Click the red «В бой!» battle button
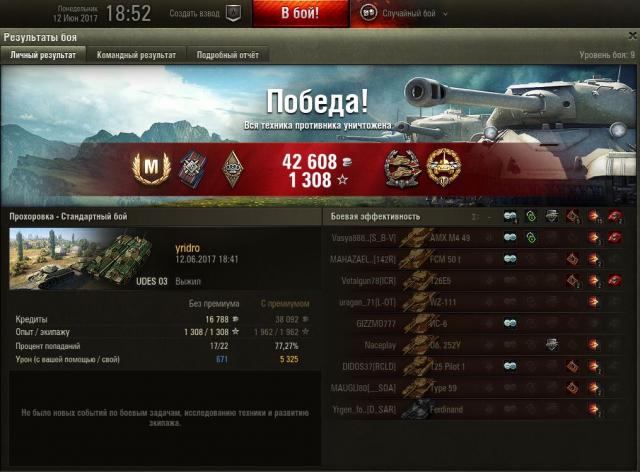The height and width of the screenshot is (472, 640). tap(299, 14)
